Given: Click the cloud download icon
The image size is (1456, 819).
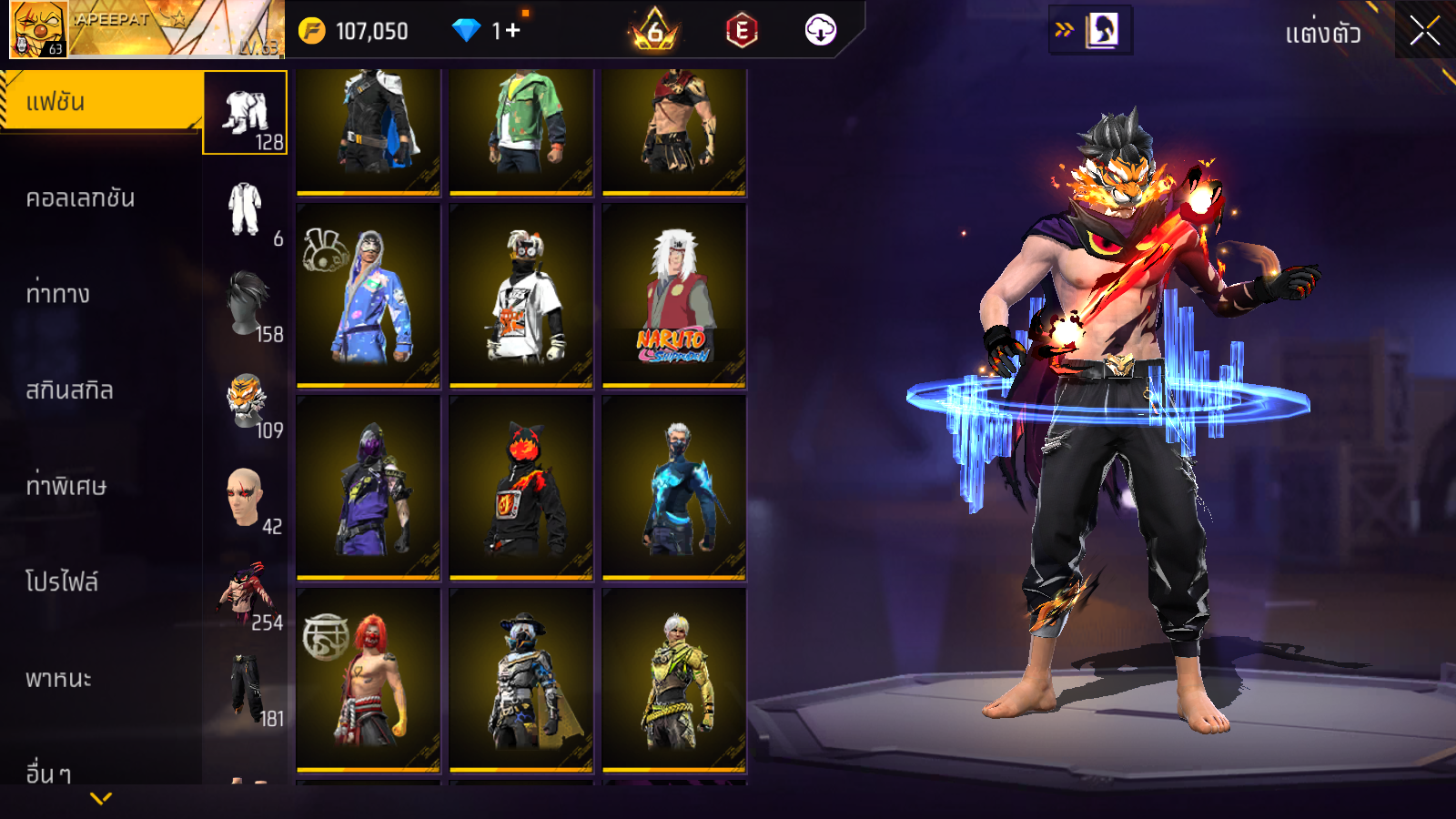Looking at the screenshot, I should tap(820, 30).
